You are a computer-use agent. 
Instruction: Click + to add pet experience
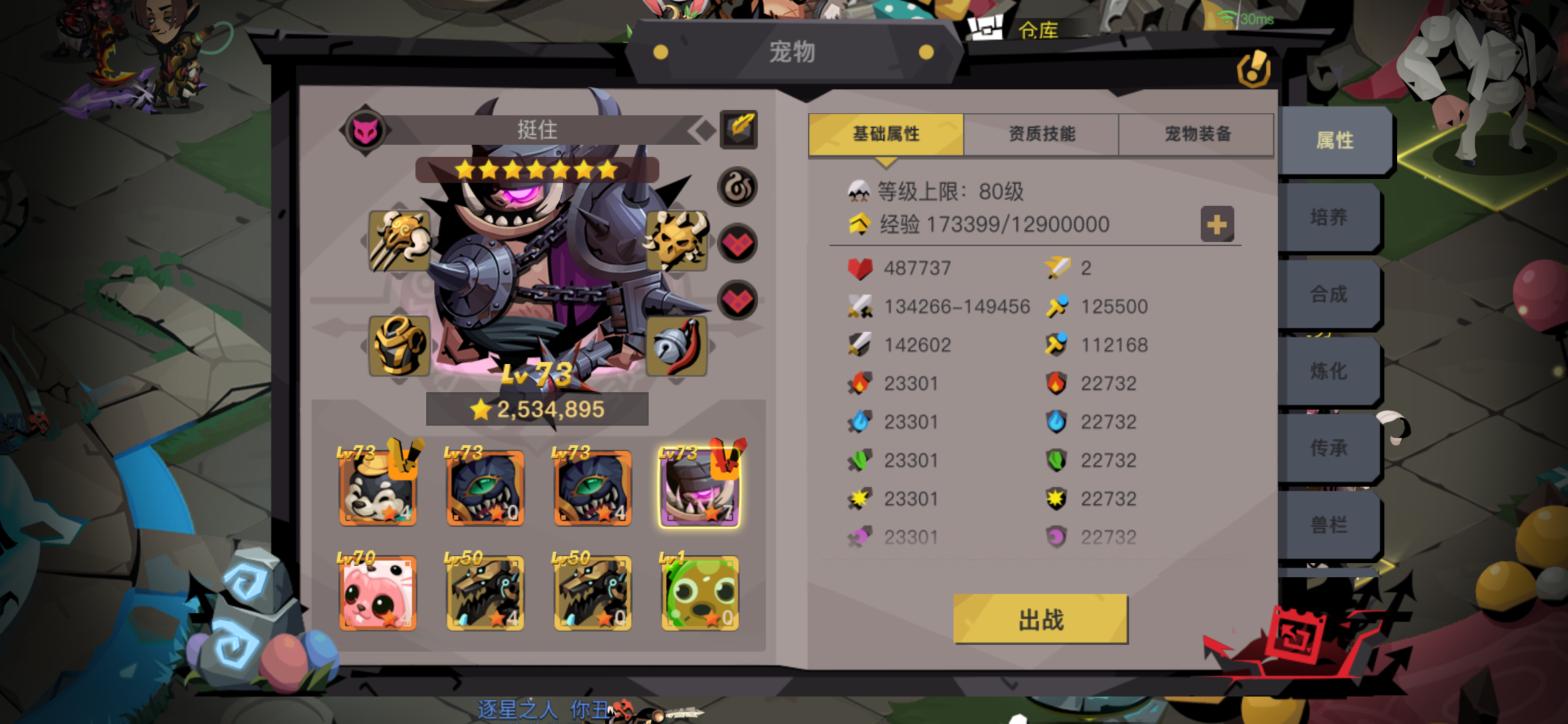point(1218,225)
